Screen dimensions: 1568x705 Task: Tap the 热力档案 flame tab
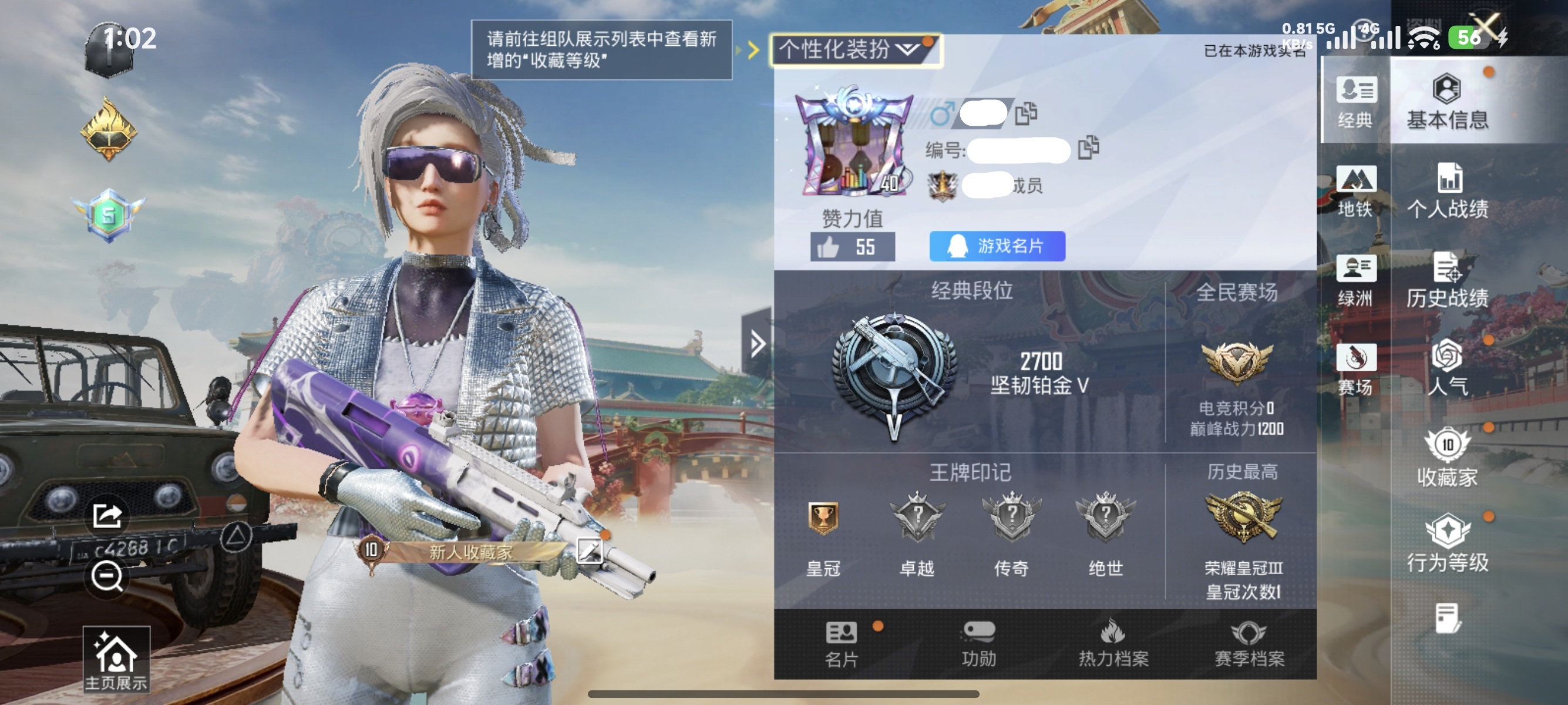click(x=1114, y=647)
